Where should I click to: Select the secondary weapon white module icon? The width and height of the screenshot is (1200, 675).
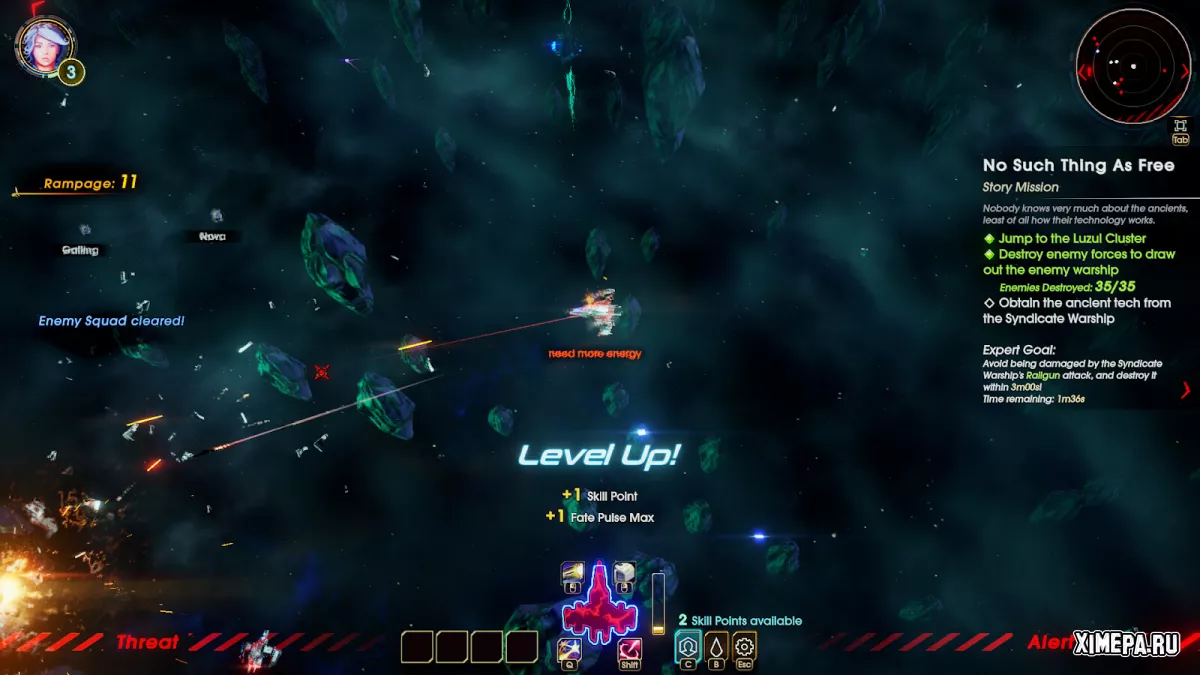click(x=625, y=573)
